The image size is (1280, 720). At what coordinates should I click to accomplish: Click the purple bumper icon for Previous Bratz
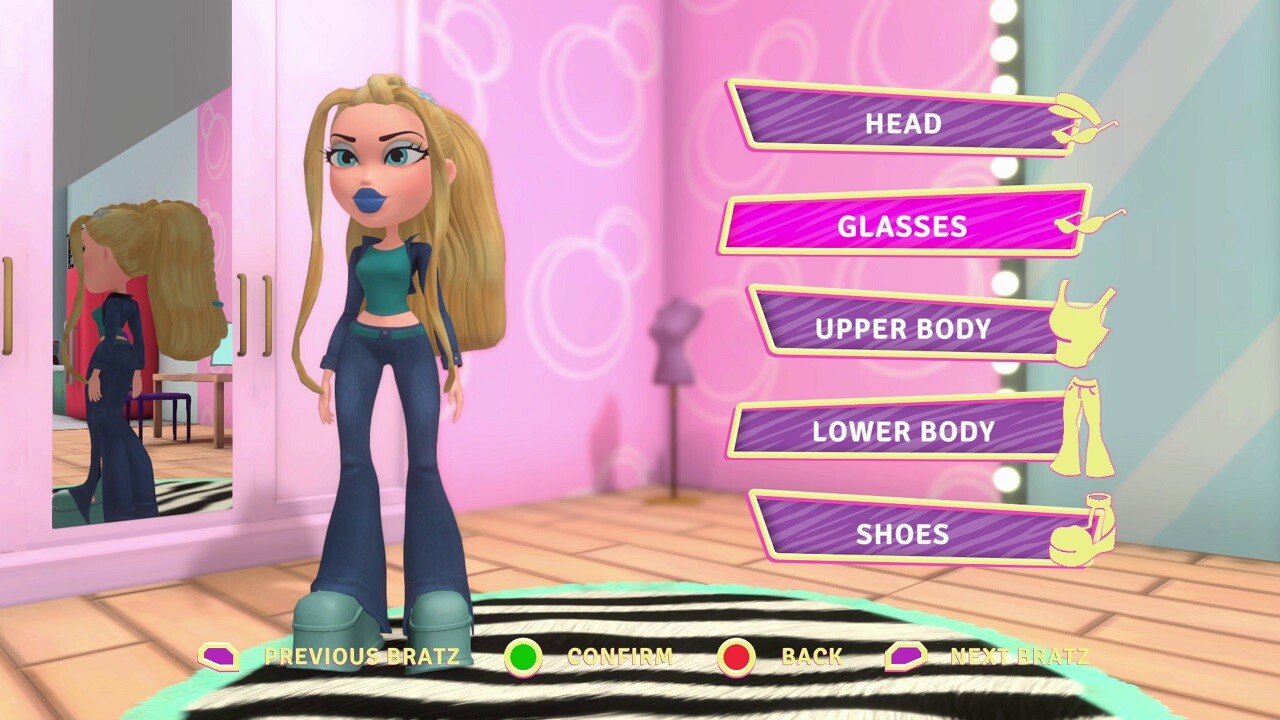tap(218, 656)
